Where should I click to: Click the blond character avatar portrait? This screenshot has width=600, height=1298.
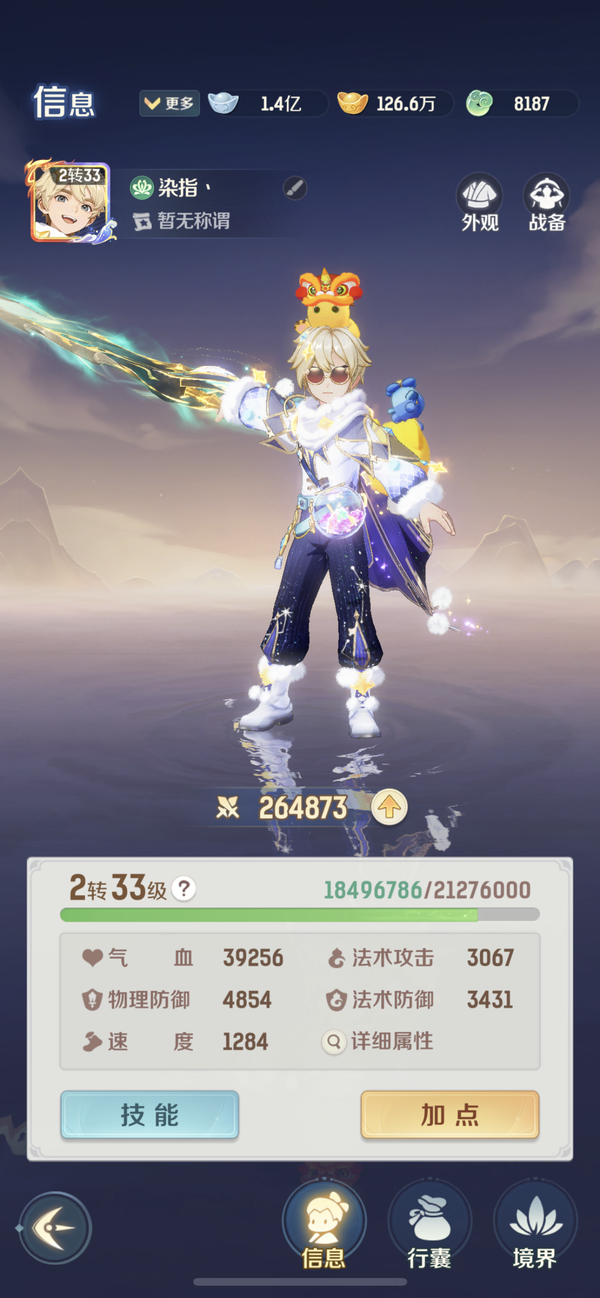coord(70,202)
